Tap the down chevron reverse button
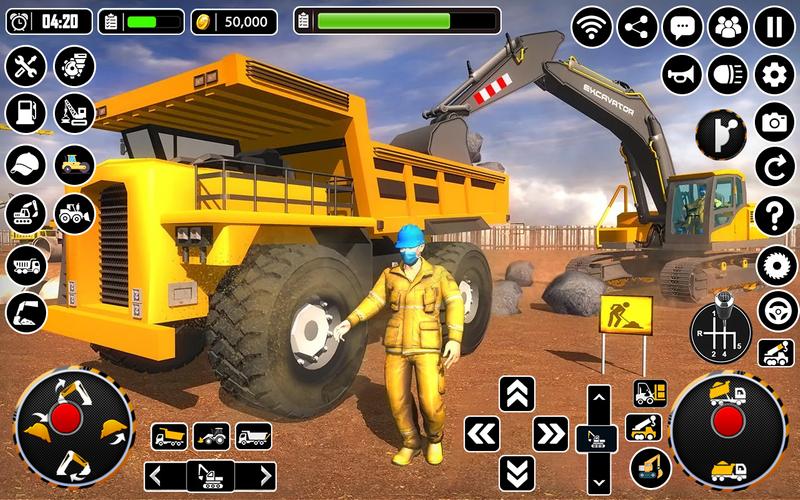This screenshot has height=500, width=800. click(x=516, y=471)
